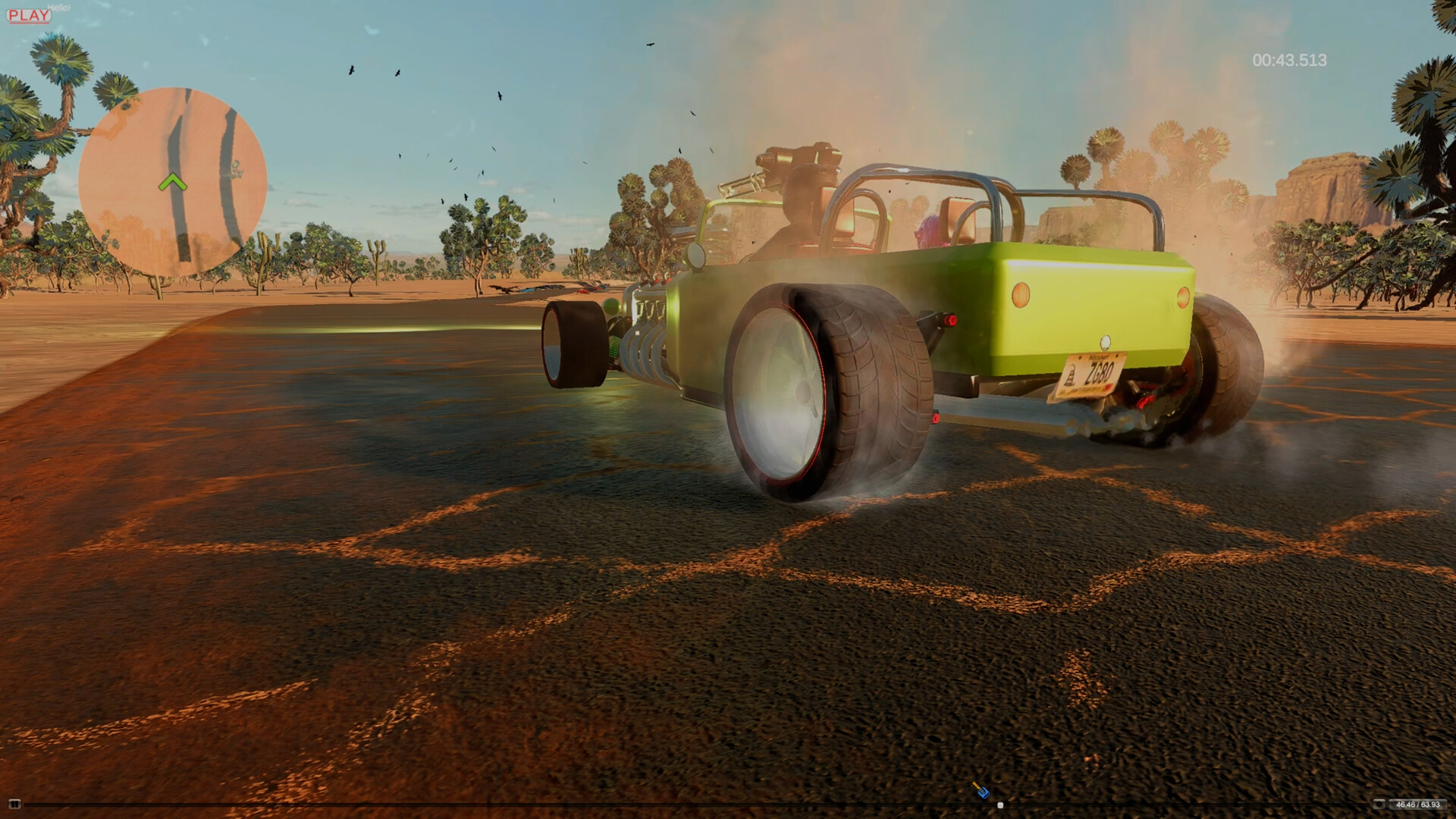Jump to the right end of the timeline
The width and height of the screenshot is (1456, 819).
pos(1365,805)
